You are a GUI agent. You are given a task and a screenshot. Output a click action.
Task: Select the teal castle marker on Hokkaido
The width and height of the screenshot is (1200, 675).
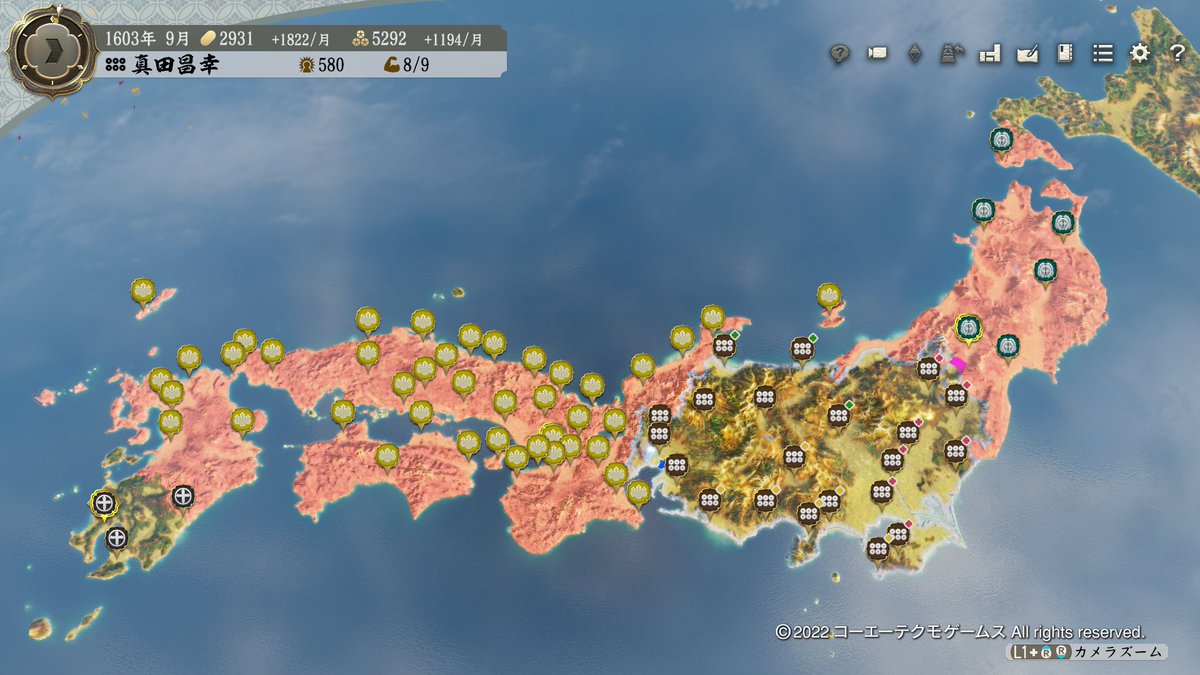coord(1001,140)
